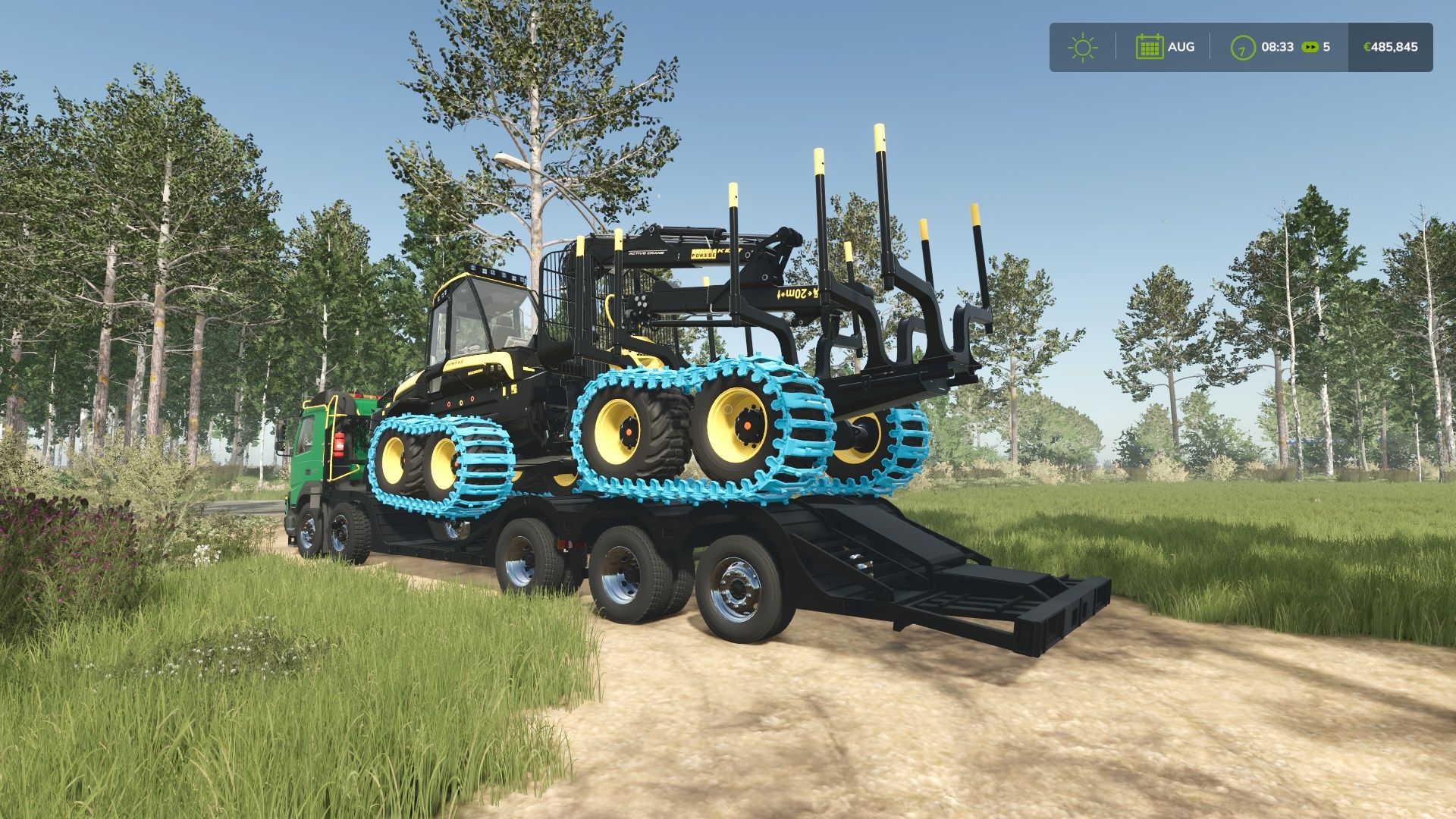Screen dimensions: 1456x819
Task: Select the euro symbol in the money display
Action: (x=1367, y=46)
